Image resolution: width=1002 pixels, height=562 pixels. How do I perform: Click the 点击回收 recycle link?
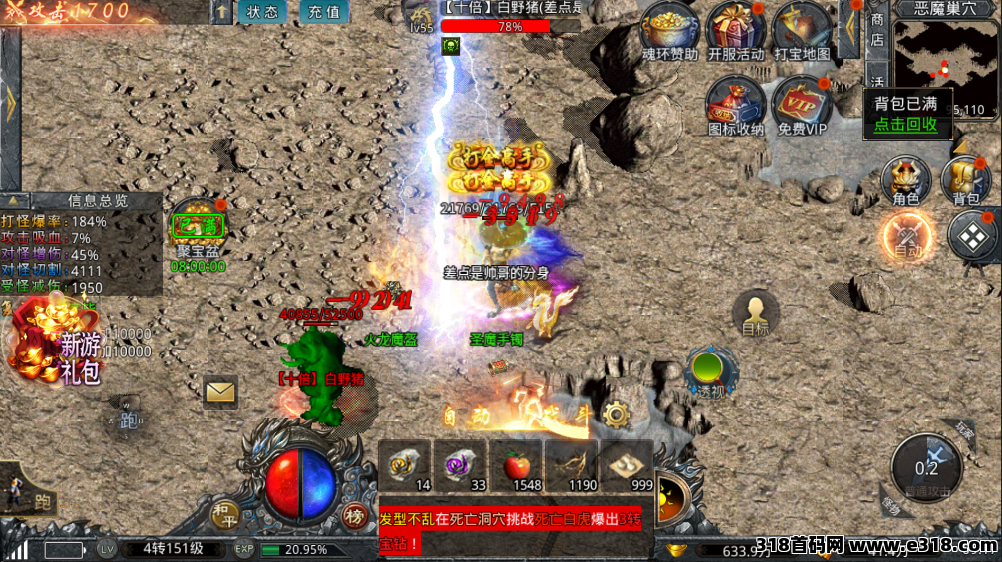[905, 124]
